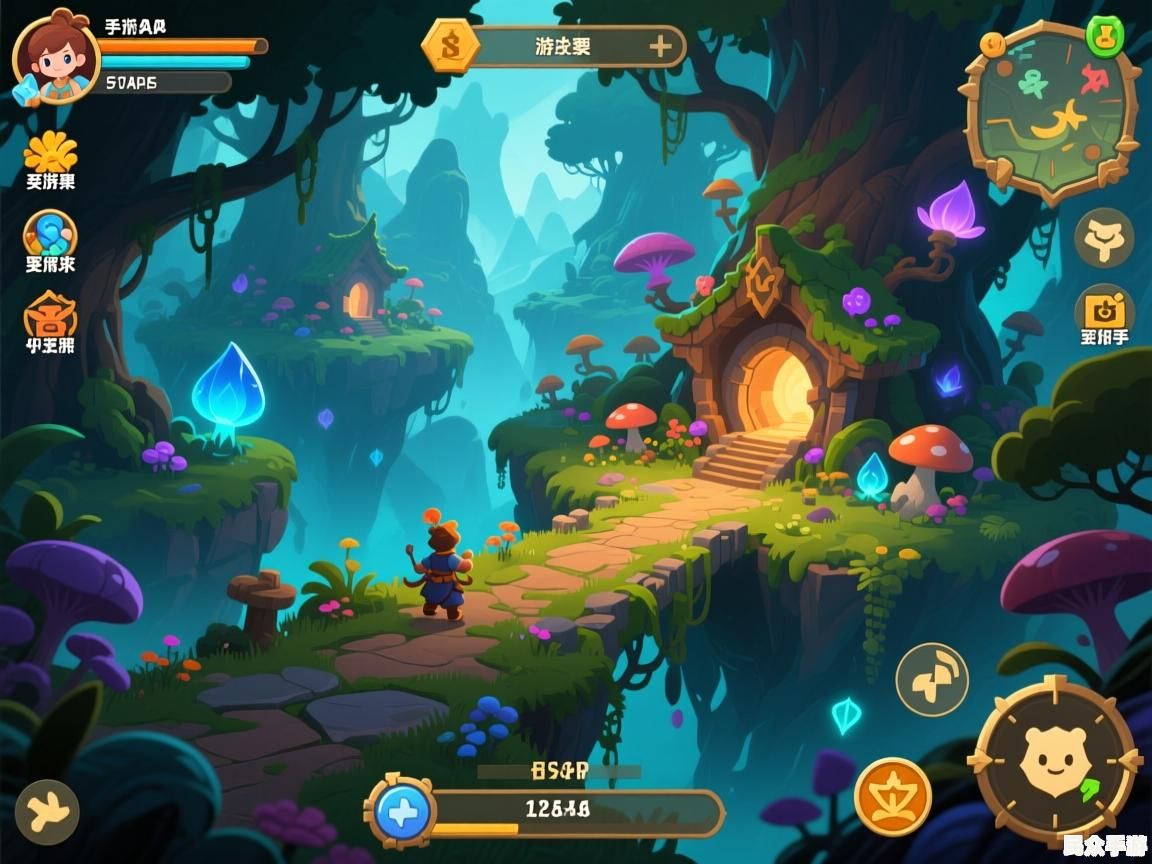Viewport: 1152px width, 864px height.
Task: Tap the large bear face action button
Action: pyautogui.click(x=1054, y=759)
